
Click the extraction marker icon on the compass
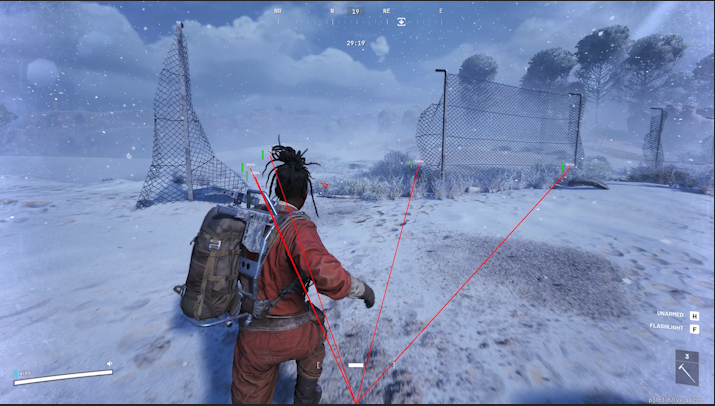click(401, 20)
